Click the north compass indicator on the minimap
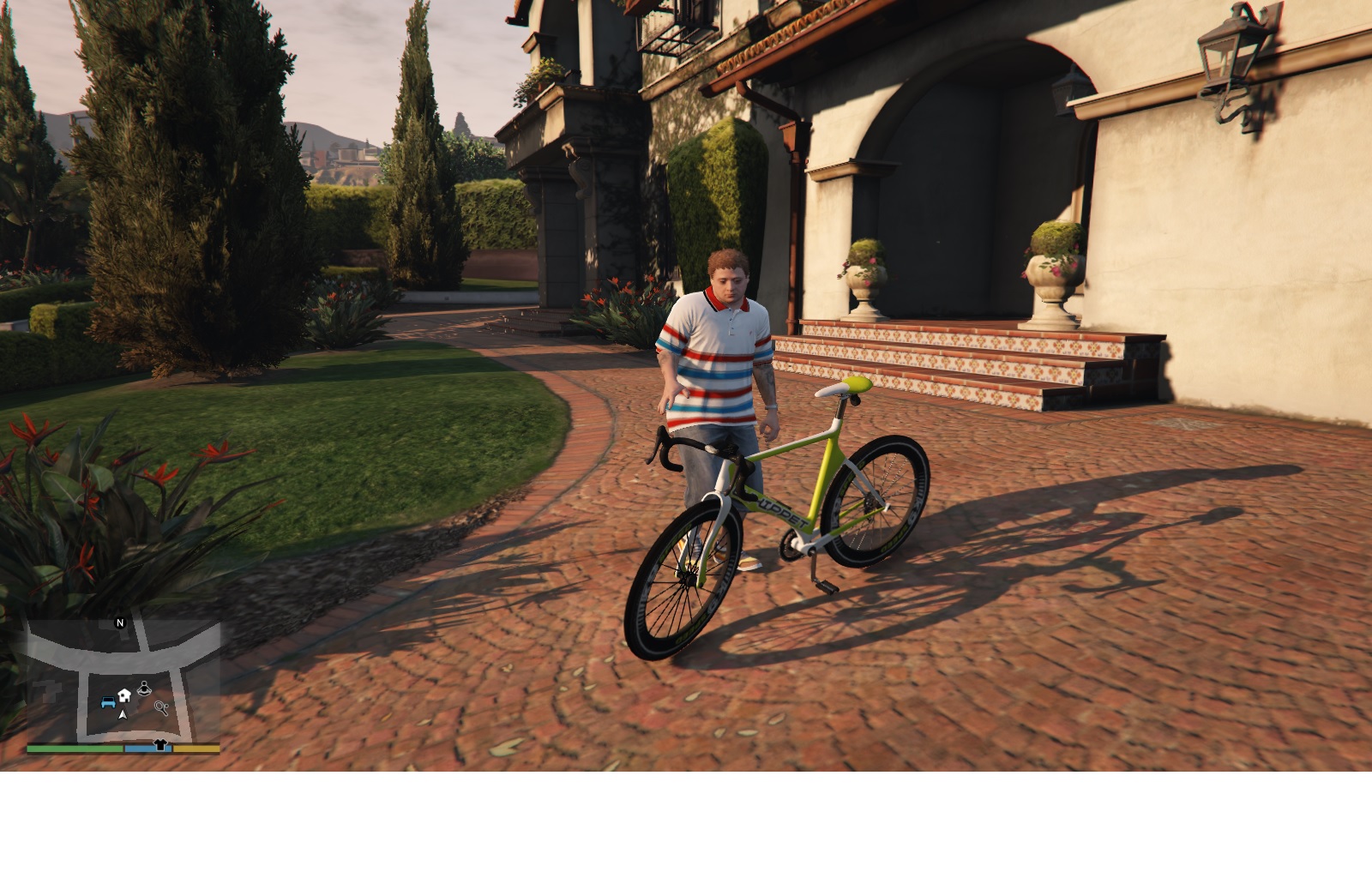This screenshot has height=878, width=1372. (120, 622)
